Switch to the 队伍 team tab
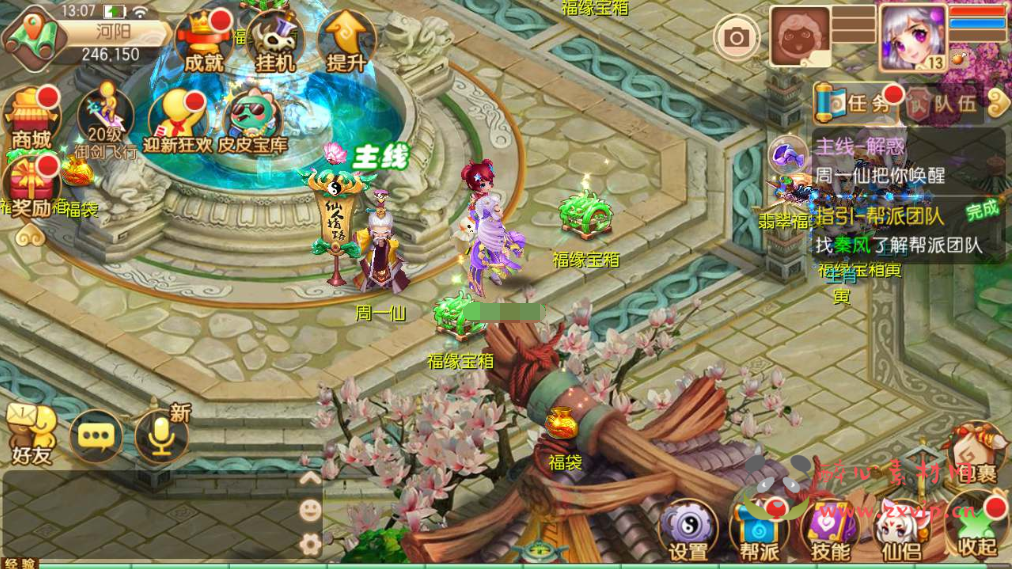Image resolution: width=1013 pixels, height=569 pixels. (945, 102)
